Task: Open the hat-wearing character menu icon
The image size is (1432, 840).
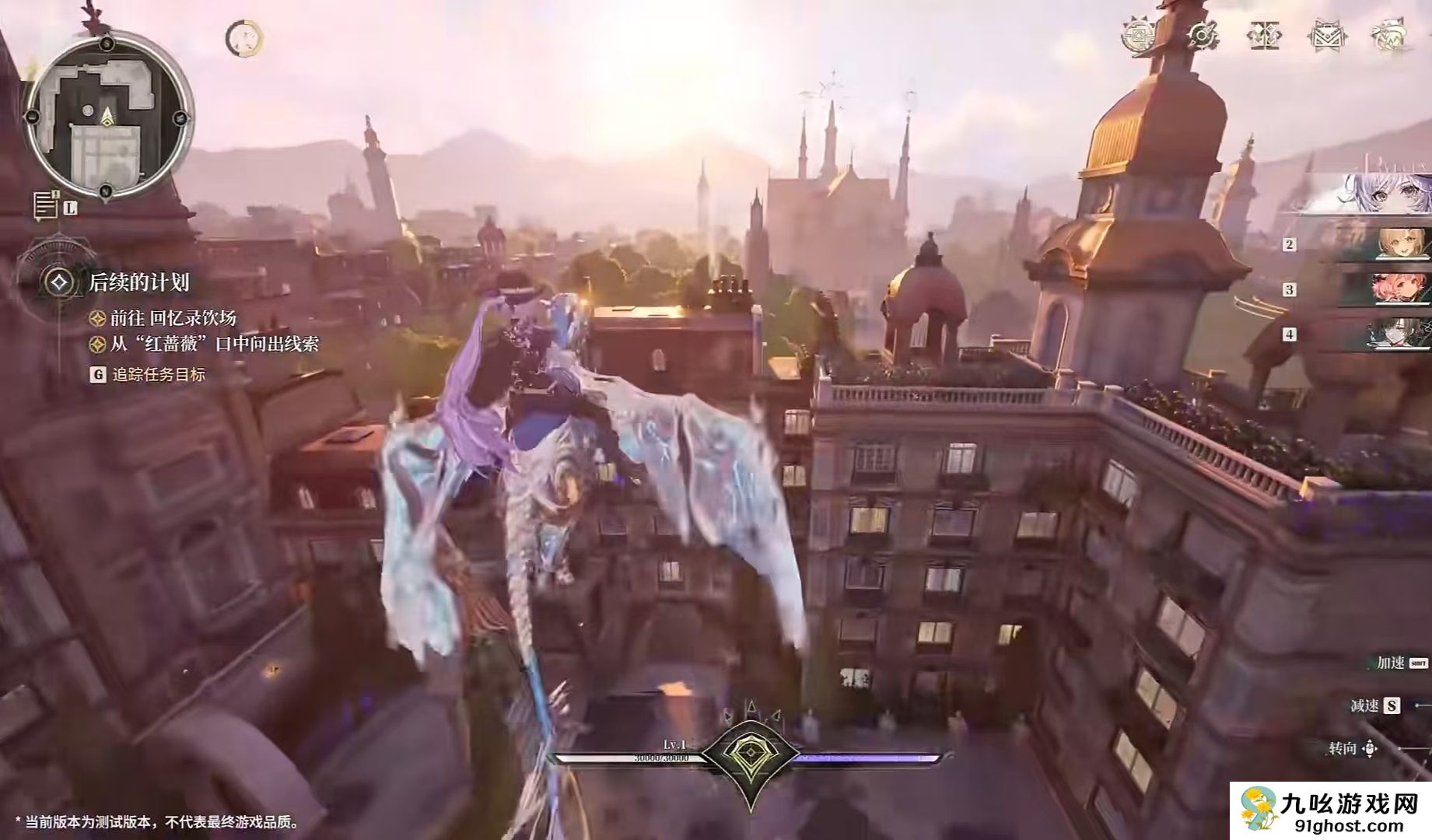Action: tap(1388, 36)
